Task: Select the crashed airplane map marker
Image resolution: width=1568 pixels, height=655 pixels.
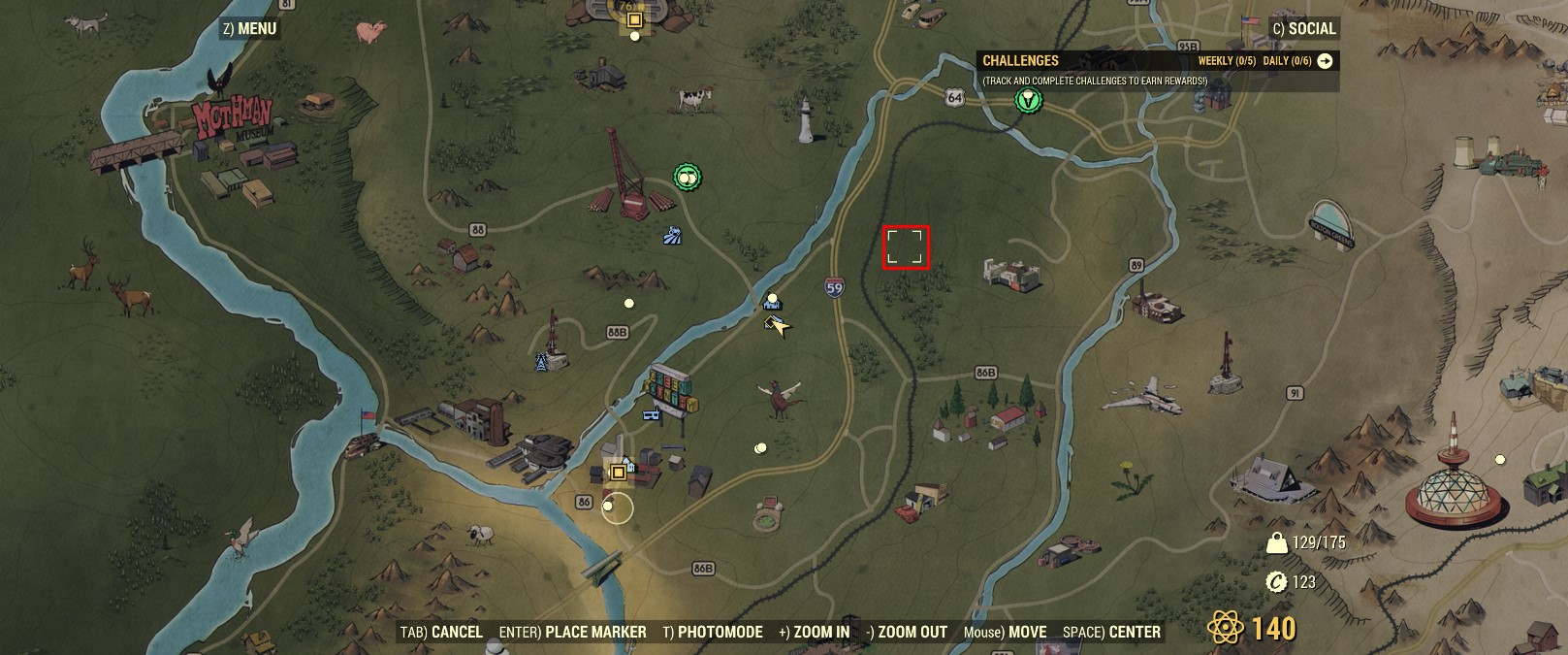Action: 1142,398
